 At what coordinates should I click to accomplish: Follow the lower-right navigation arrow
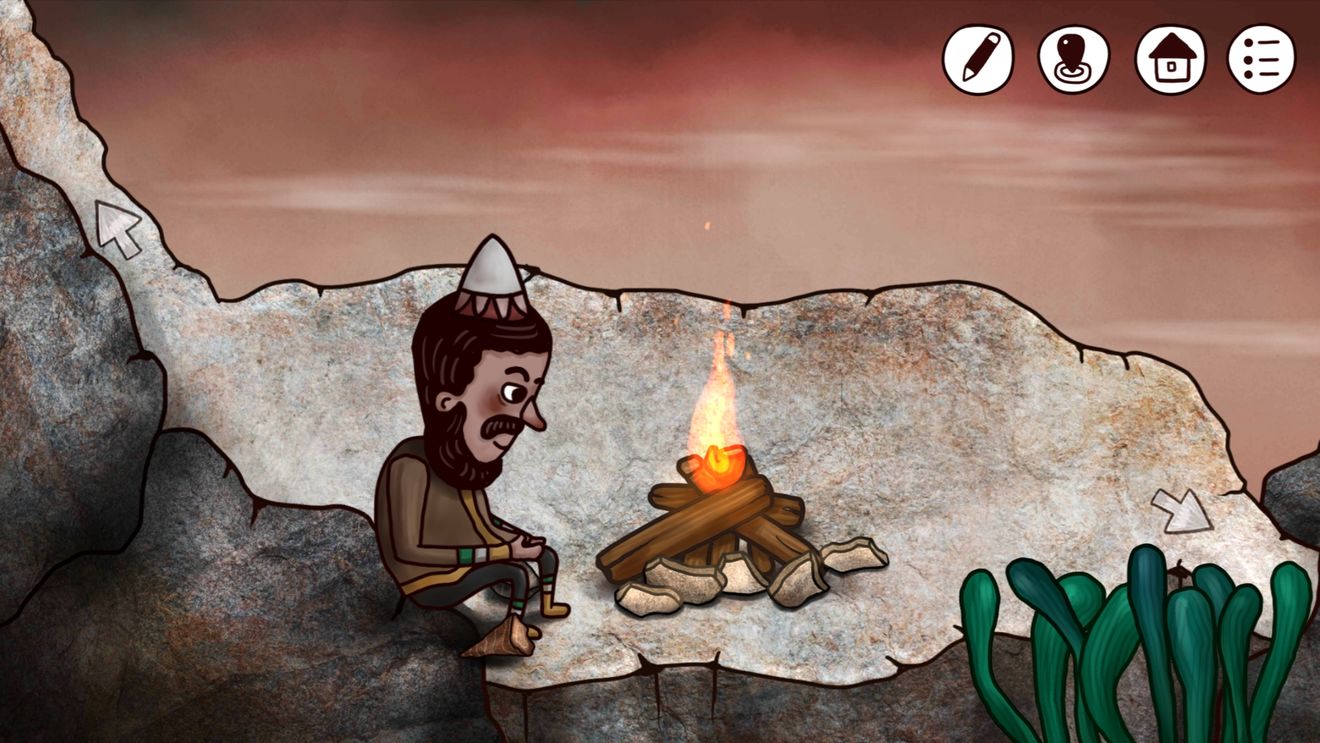pyautogui.click(x=1181, y=510)
